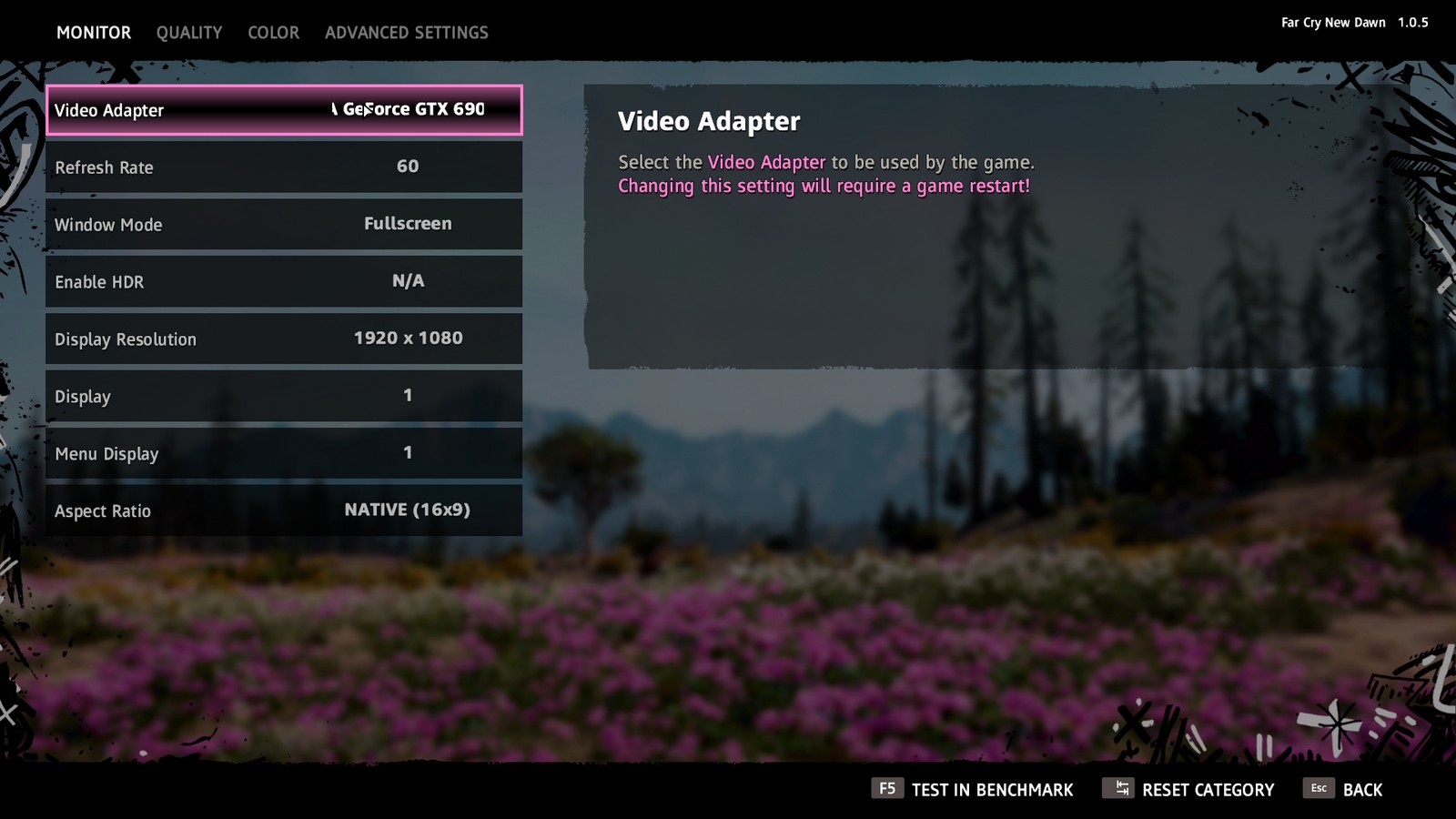The height and width of the screenshot is (819, 1456).
Task: Choose the Video Adapter setting row
Action: (x=284, y=110)
